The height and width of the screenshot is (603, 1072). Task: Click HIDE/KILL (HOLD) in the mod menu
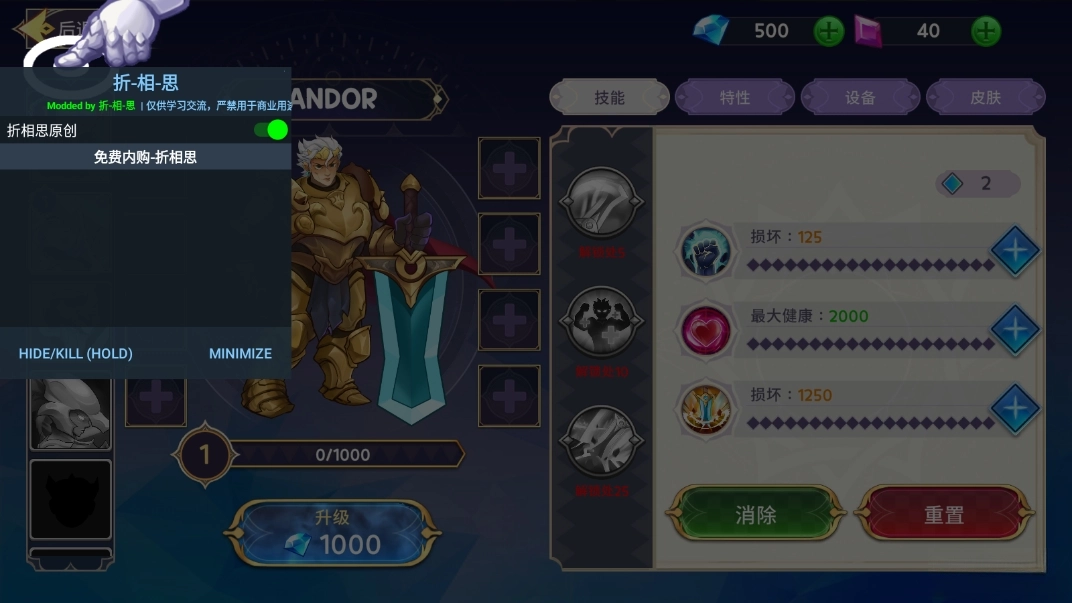[x=76, y=353]
